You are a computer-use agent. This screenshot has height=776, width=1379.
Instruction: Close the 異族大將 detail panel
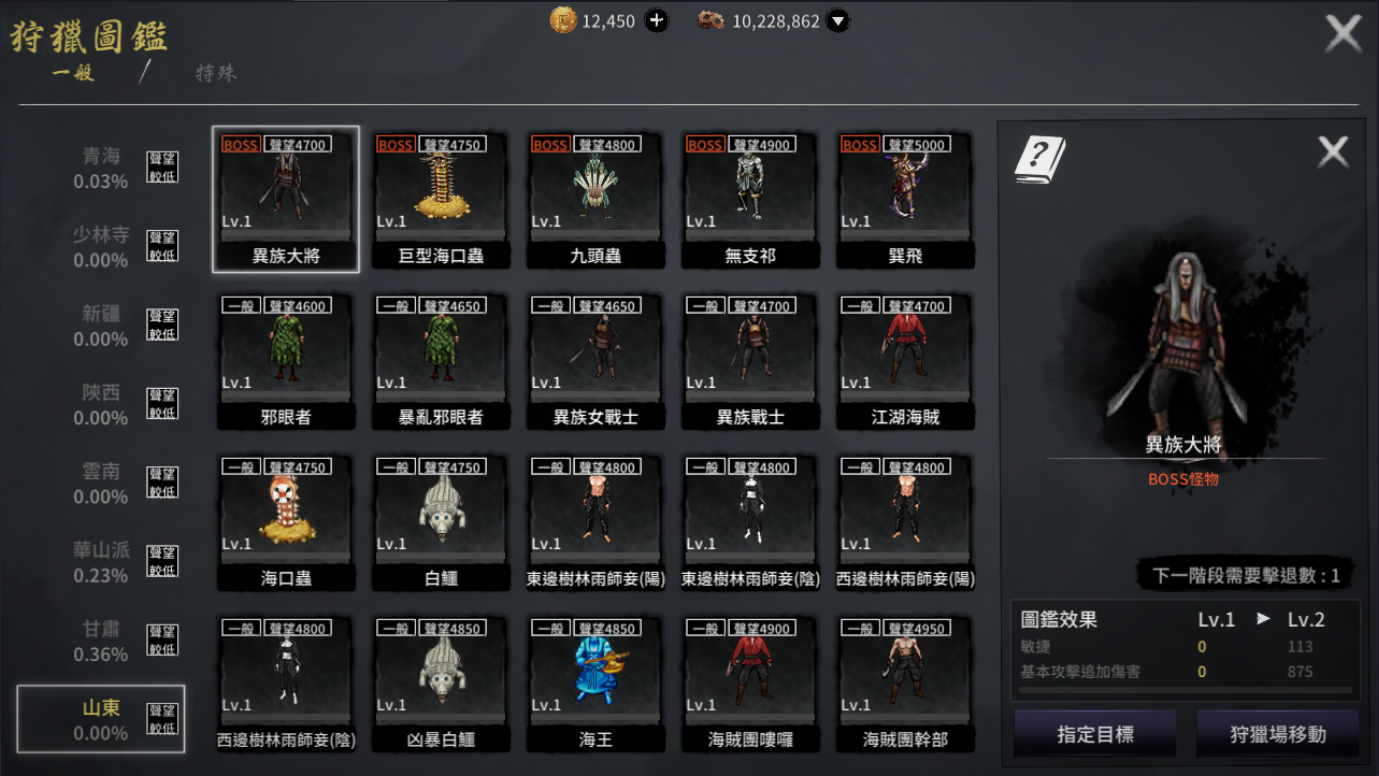[1332, 152]
